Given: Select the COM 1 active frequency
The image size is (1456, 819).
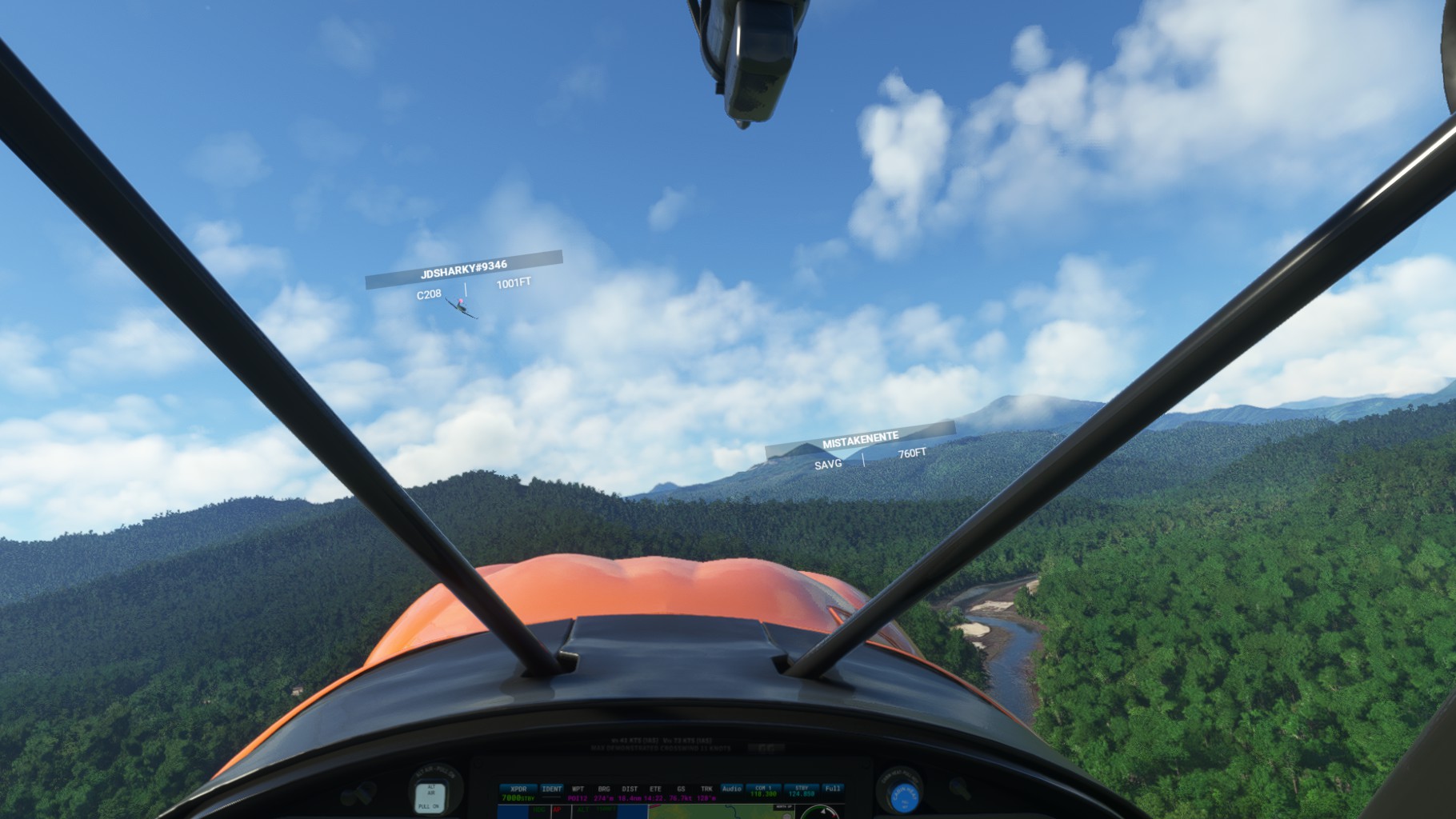Looking at the screenshot, I should (764, 792).
